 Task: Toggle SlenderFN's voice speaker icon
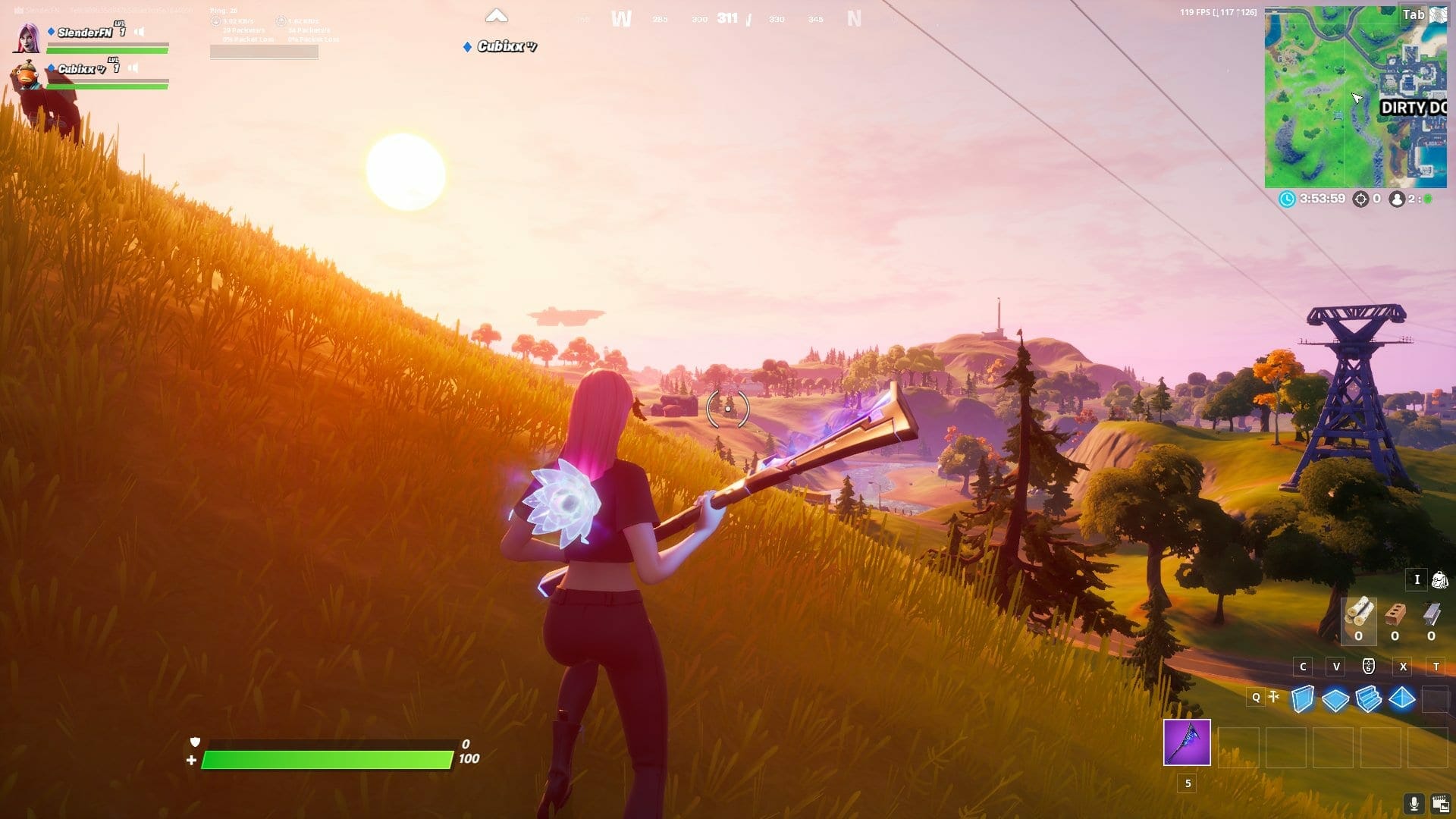140,32
